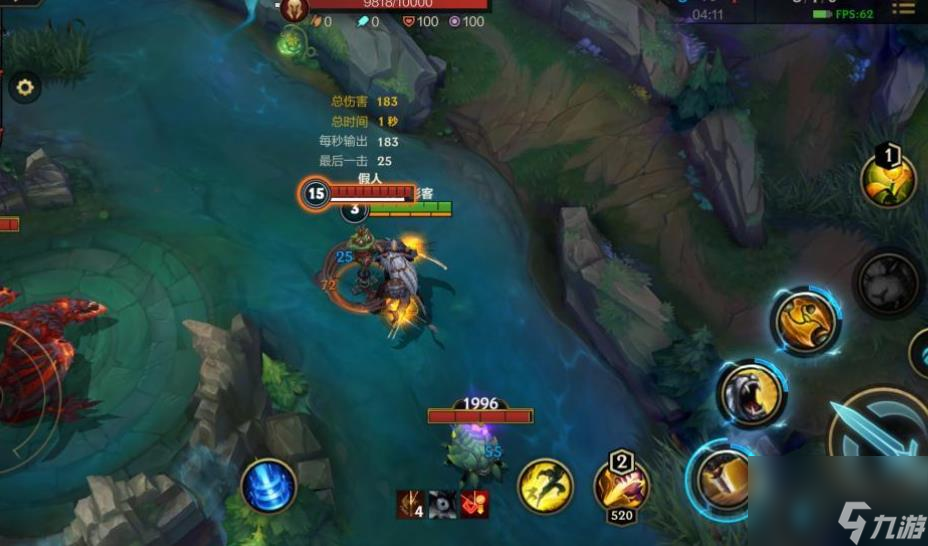
Task: Open the settings gear menu
Action: 25,88
